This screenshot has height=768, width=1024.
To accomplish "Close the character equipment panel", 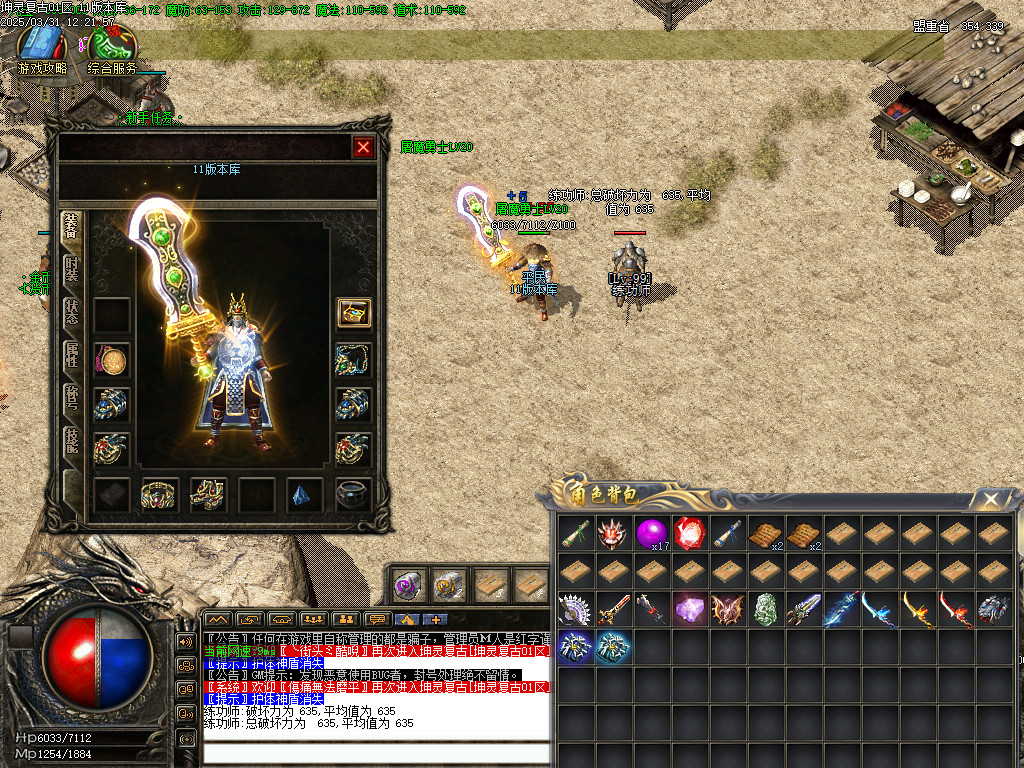I will (x=363, y=148).
